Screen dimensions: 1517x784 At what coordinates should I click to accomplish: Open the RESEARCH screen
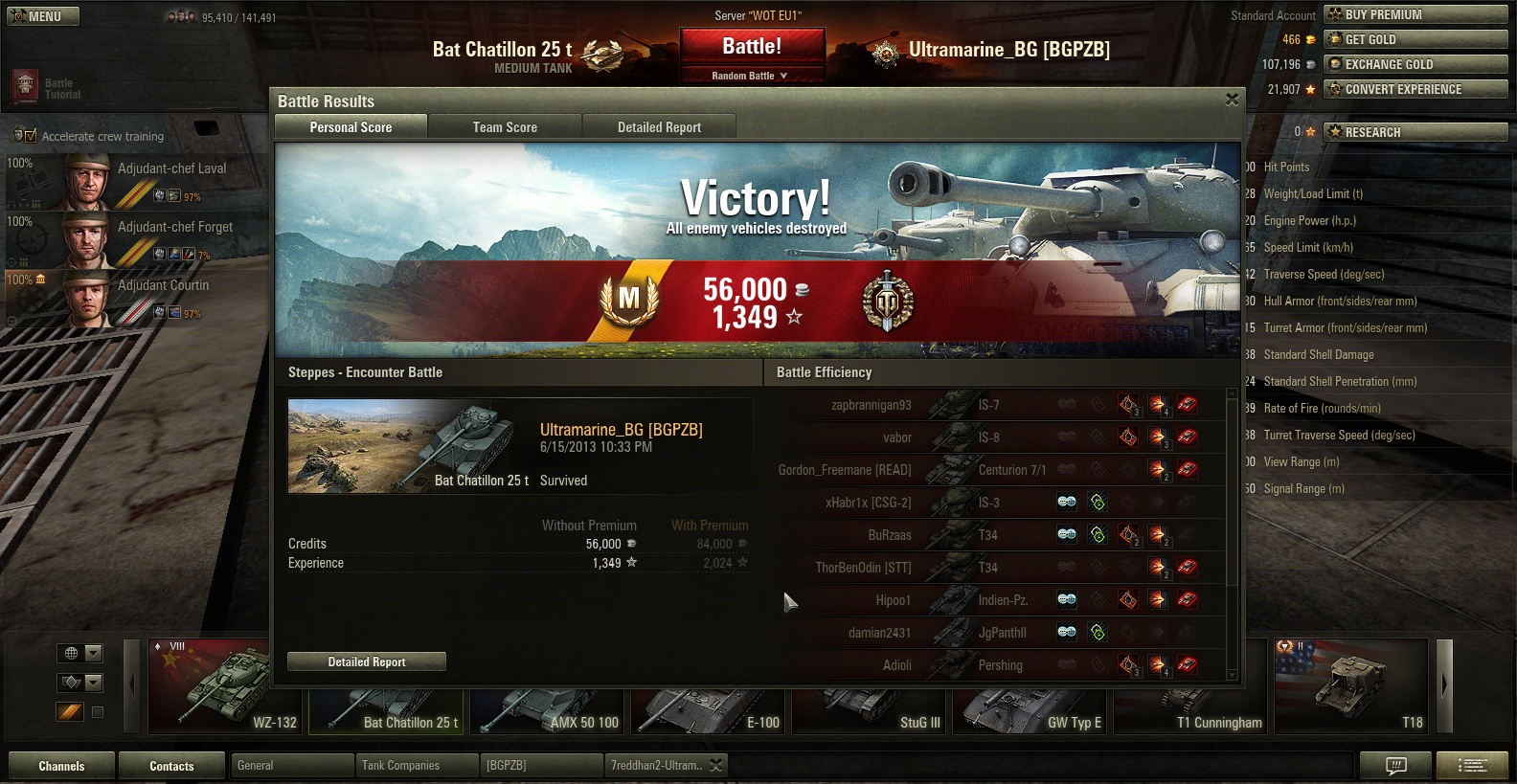click(x=1415, y=132)
